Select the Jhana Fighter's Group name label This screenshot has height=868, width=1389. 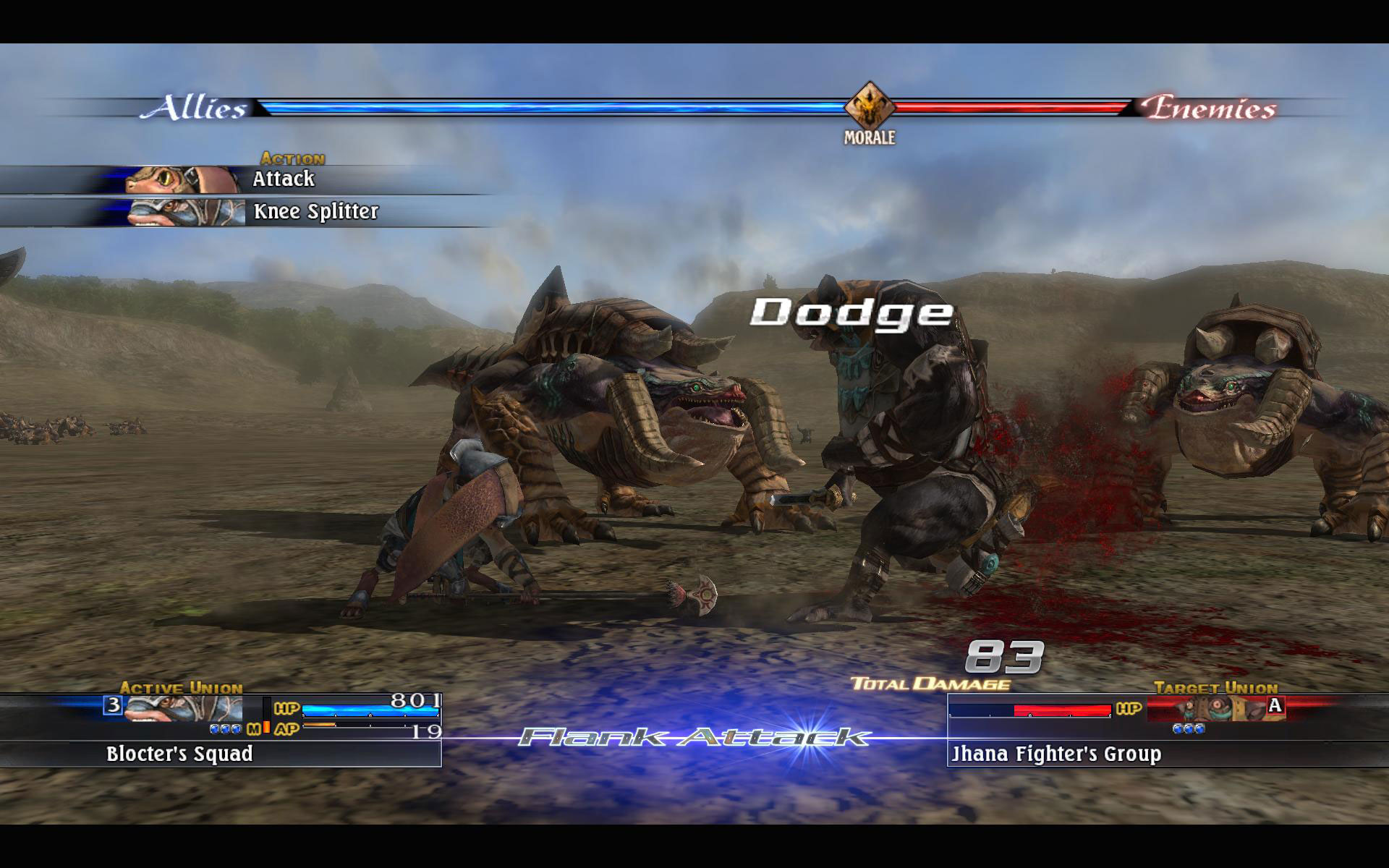click(x=1055, y=754)
